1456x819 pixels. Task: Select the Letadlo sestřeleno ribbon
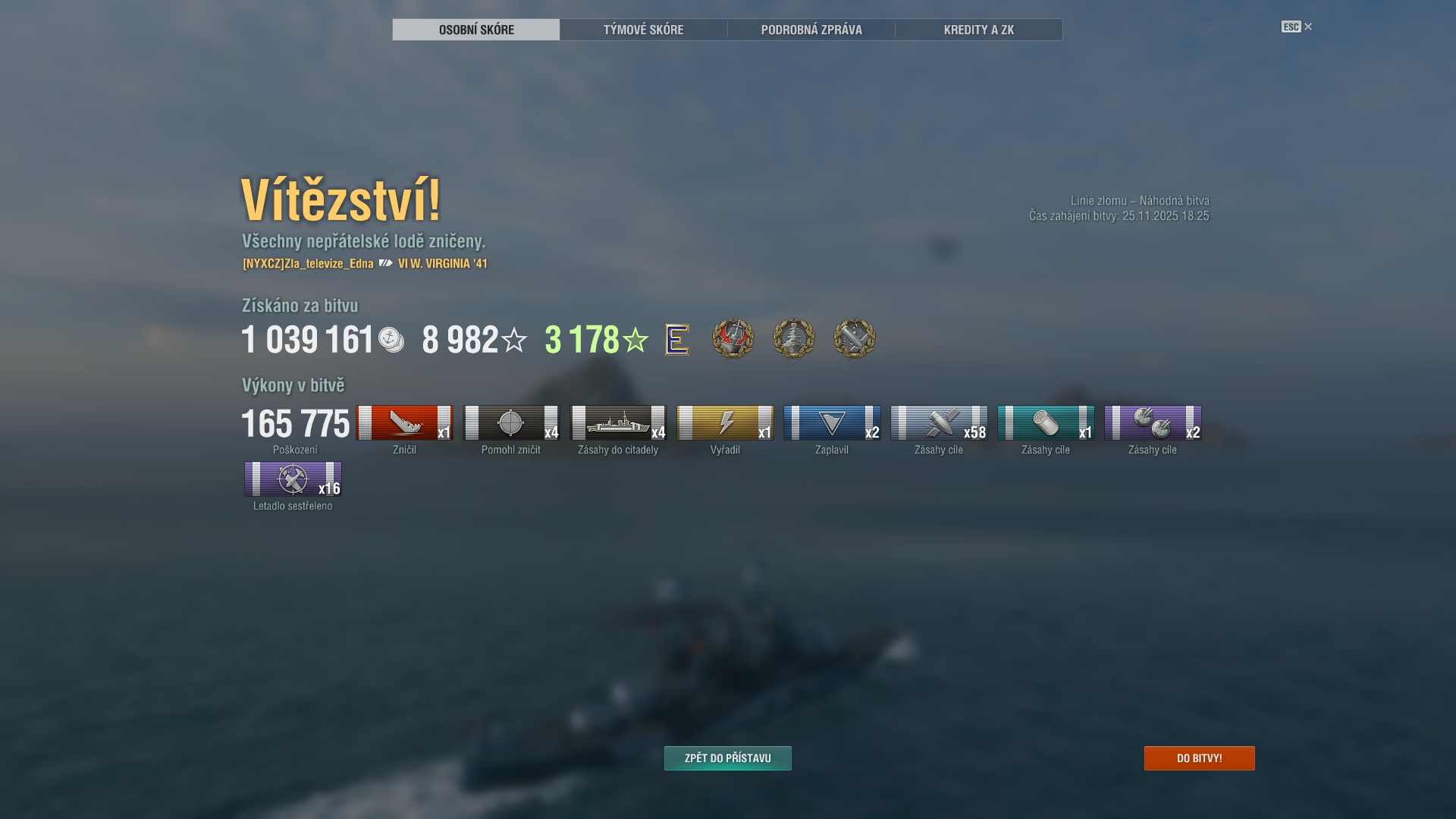pos(293,479)
